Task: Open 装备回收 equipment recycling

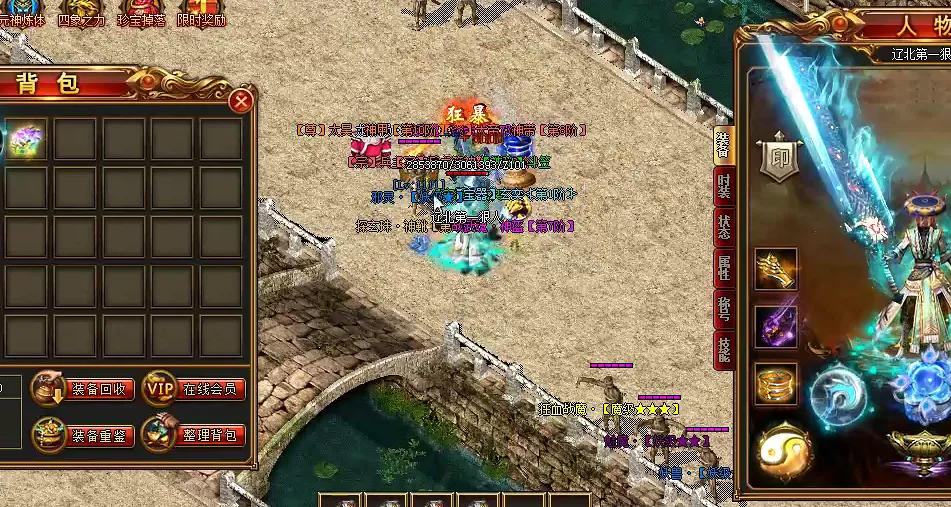Action: 84,389
